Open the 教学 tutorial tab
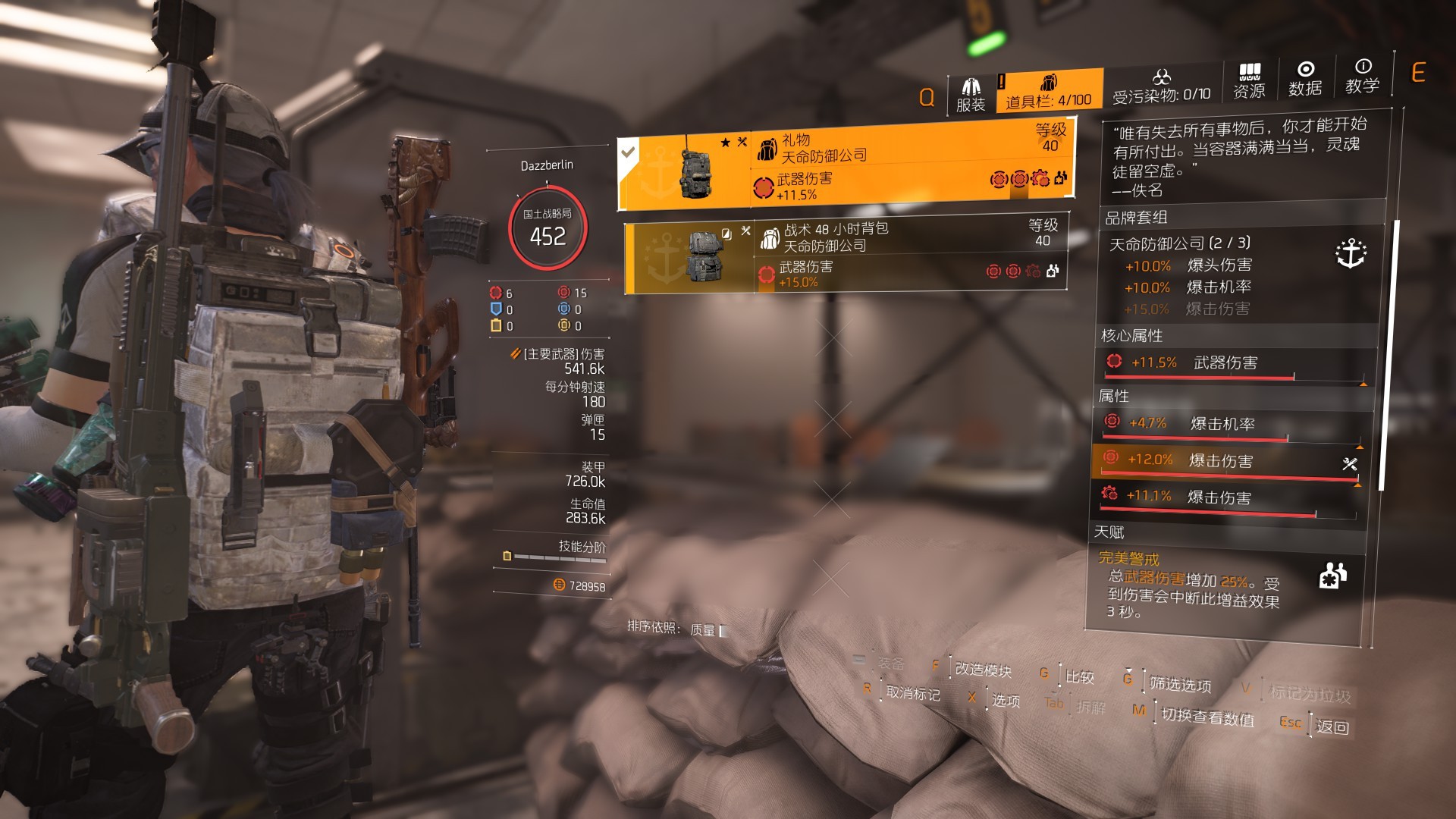The height and width of the screenshot is (819, 1456). click(1362, 77)
